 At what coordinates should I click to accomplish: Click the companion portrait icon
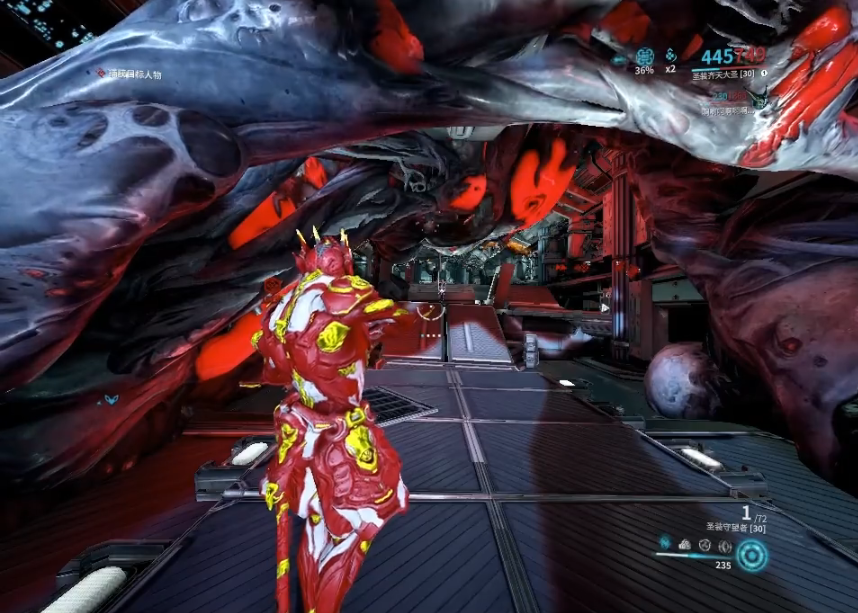pyautogui.click(x=758, y=97)
